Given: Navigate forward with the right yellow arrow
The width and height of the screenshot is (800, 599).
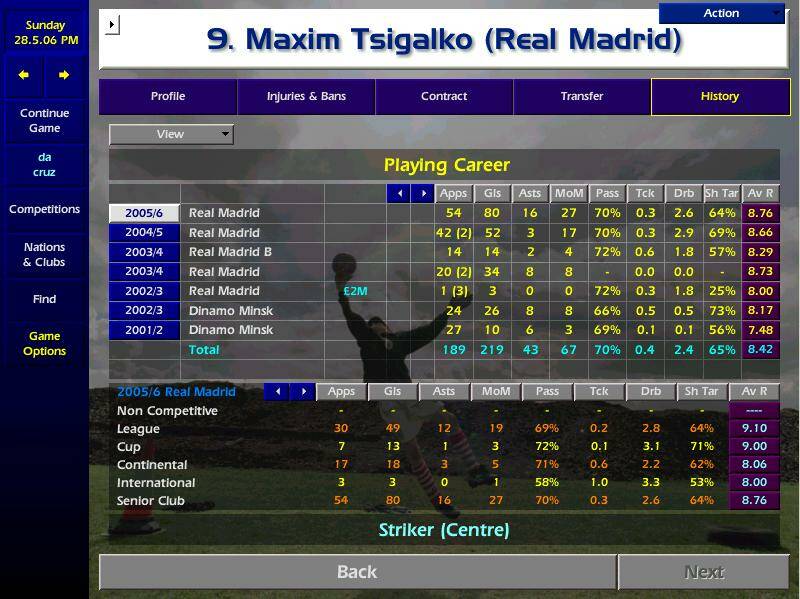Looking at the screenshot, I should click(64, 75).
